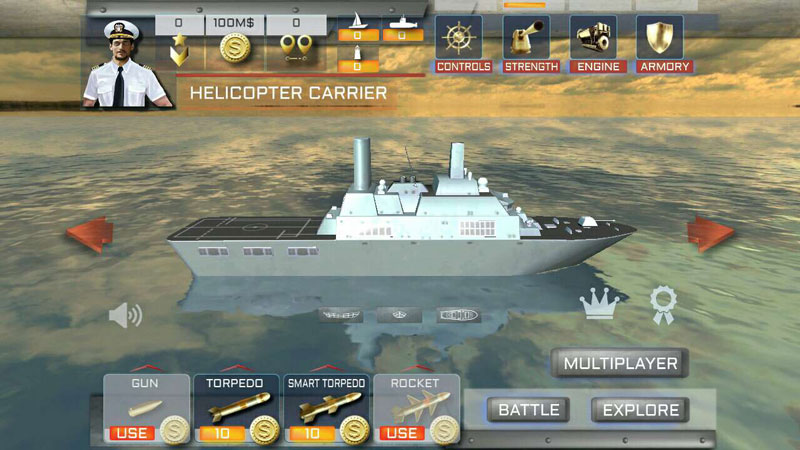The height and width of the screenshot is (450, 800).
Task: Enter Explore mode
Action: pyautogui.click(x=641, y=410)
